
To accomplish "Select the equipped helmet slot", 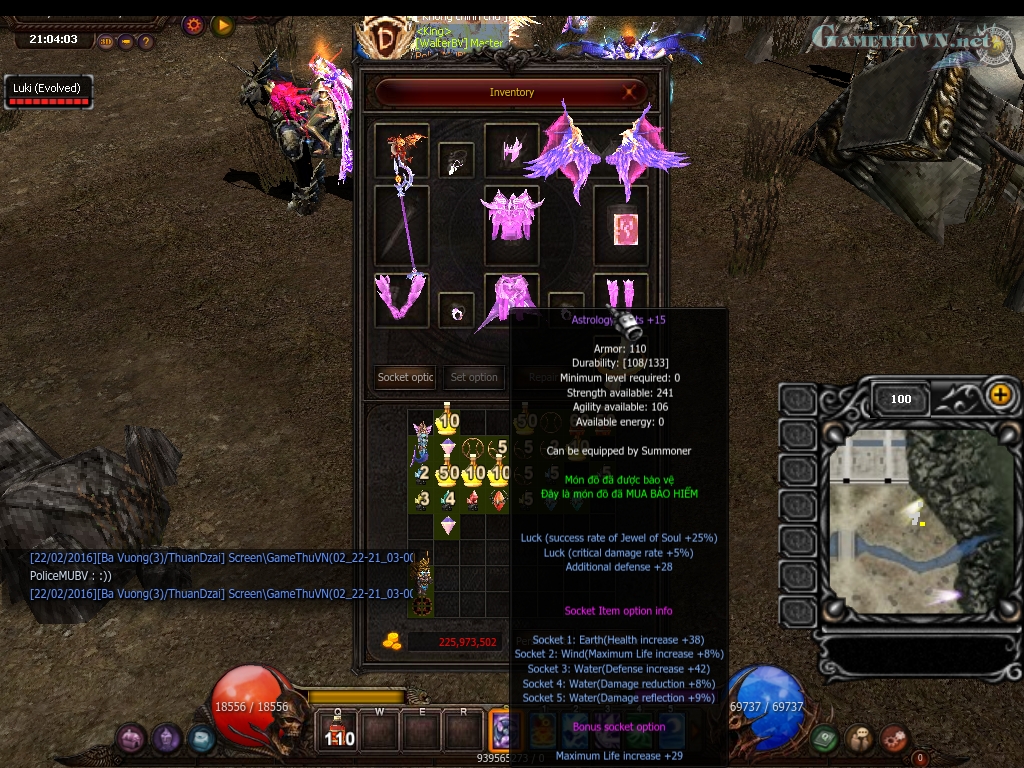I will (512, 150).
